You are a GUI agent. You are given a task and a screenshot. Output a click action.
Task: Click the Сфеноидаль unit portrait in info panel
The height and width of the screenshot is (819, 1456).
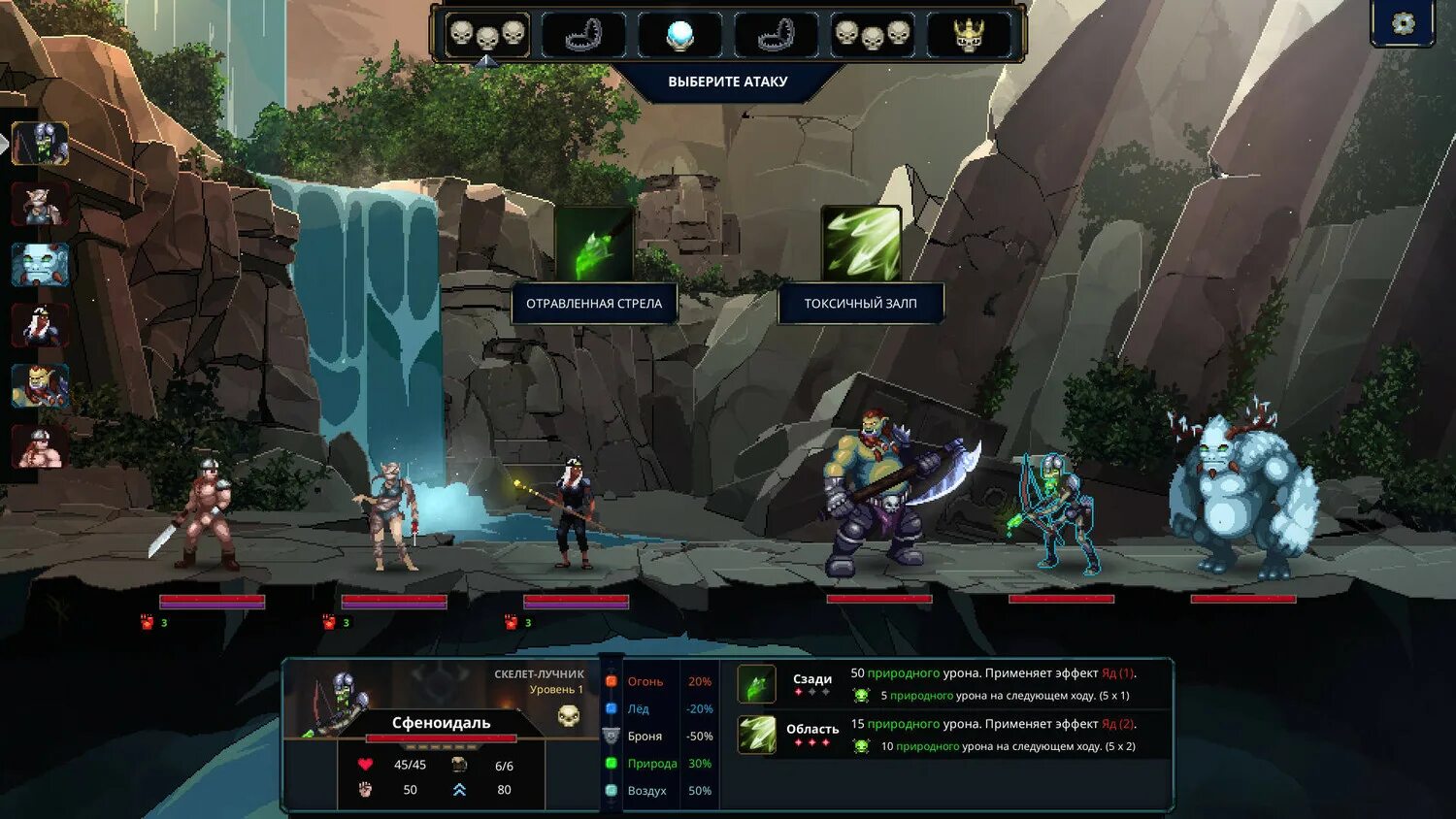tap(335, 697)
